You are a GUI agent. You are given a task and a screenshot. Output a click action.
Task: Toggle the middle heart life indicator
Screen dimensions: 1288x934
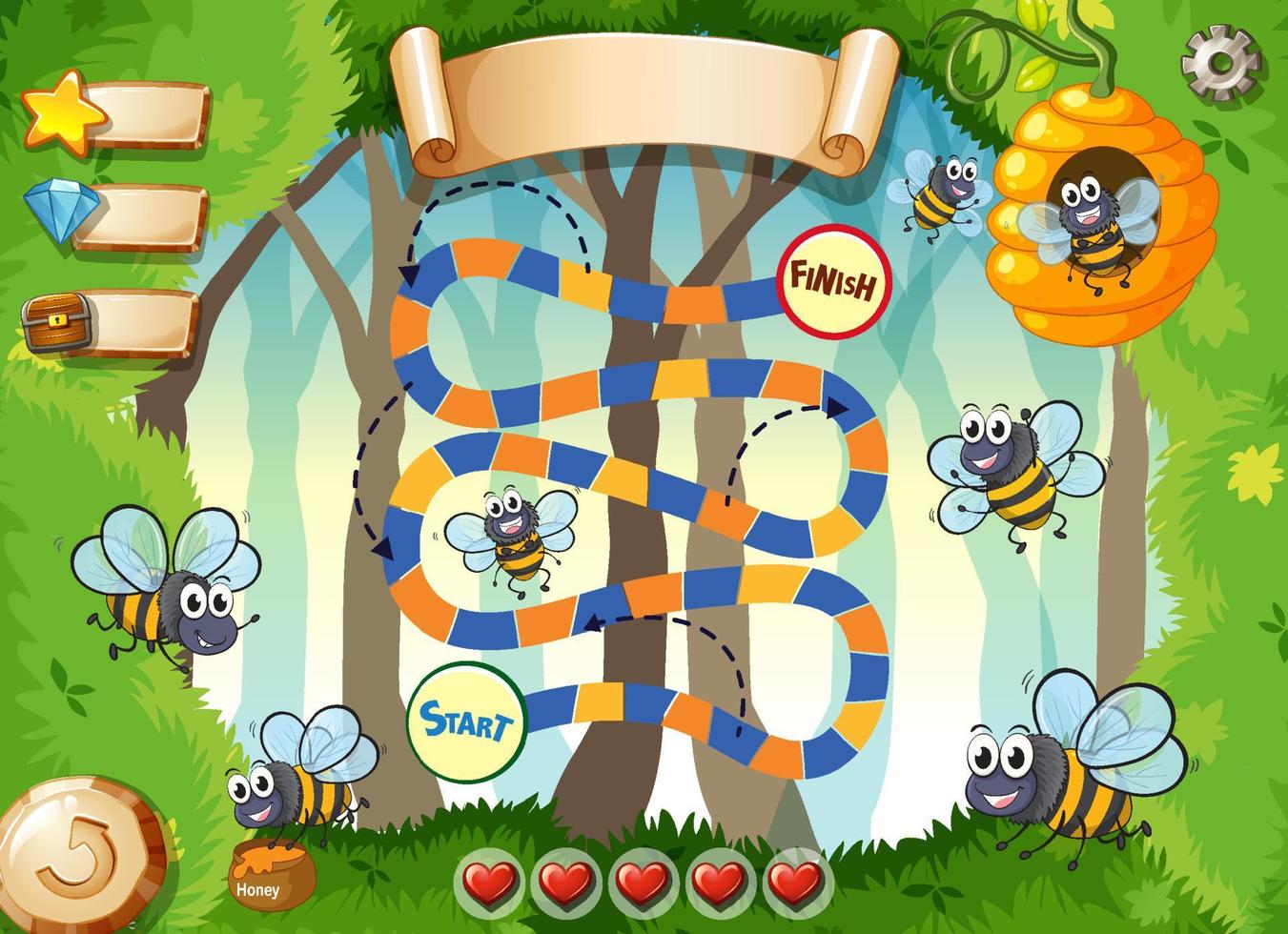644,882
